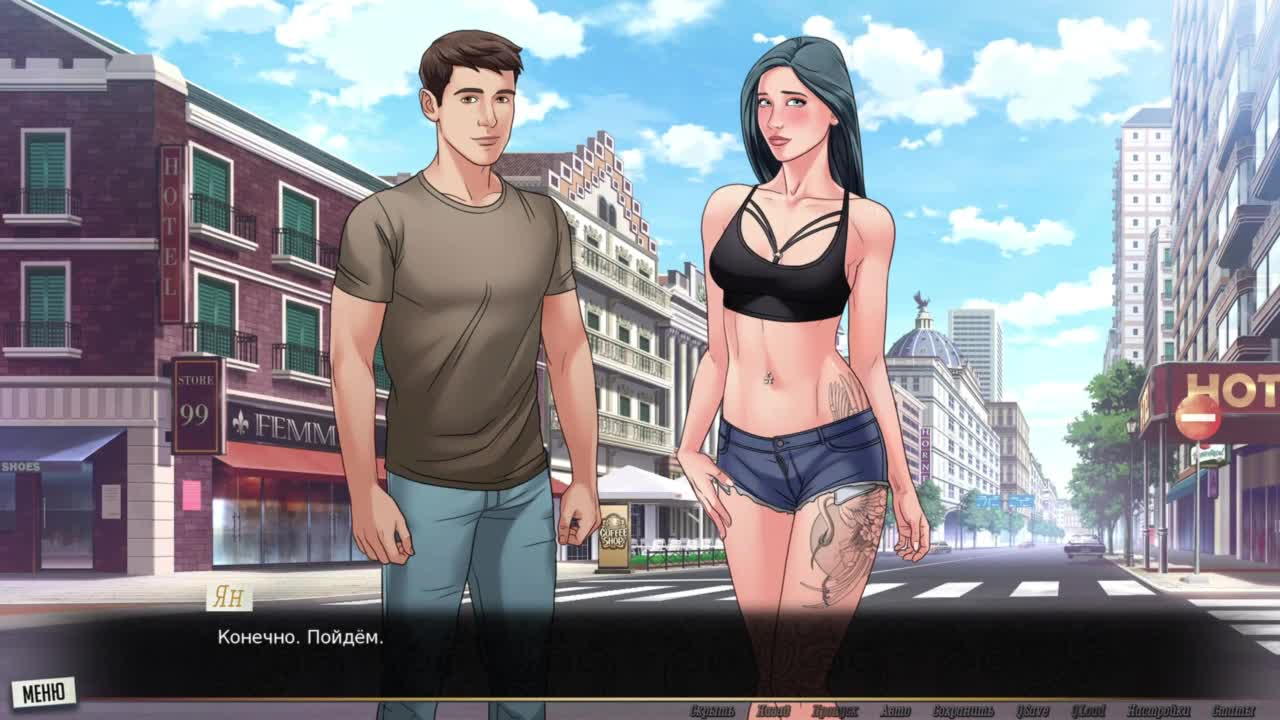Open the МЕНЮ button
The width and height of the screenshot is (1280, 720).
43,691
